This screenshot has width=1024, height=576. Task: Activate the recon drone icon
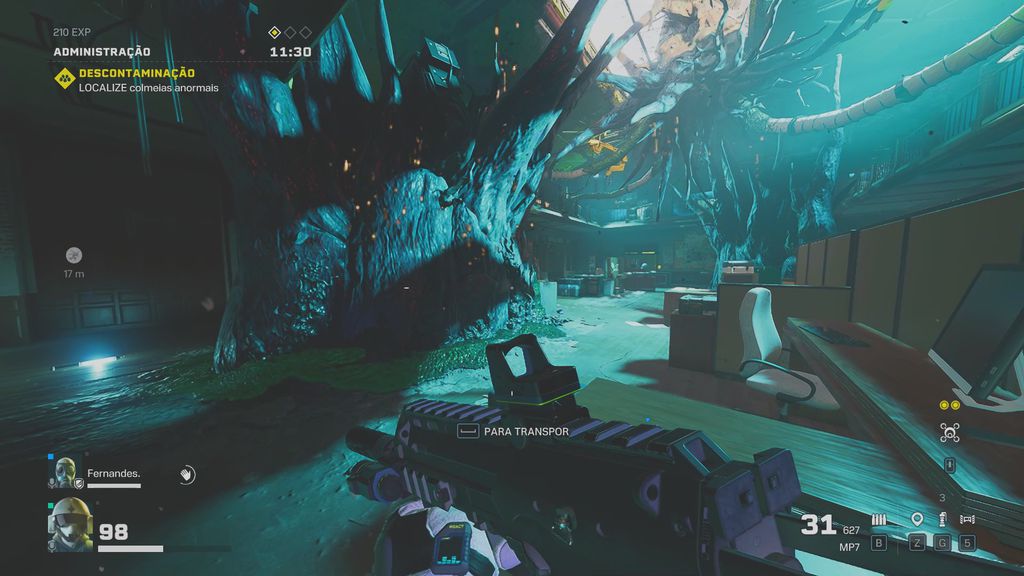point(949,433)
